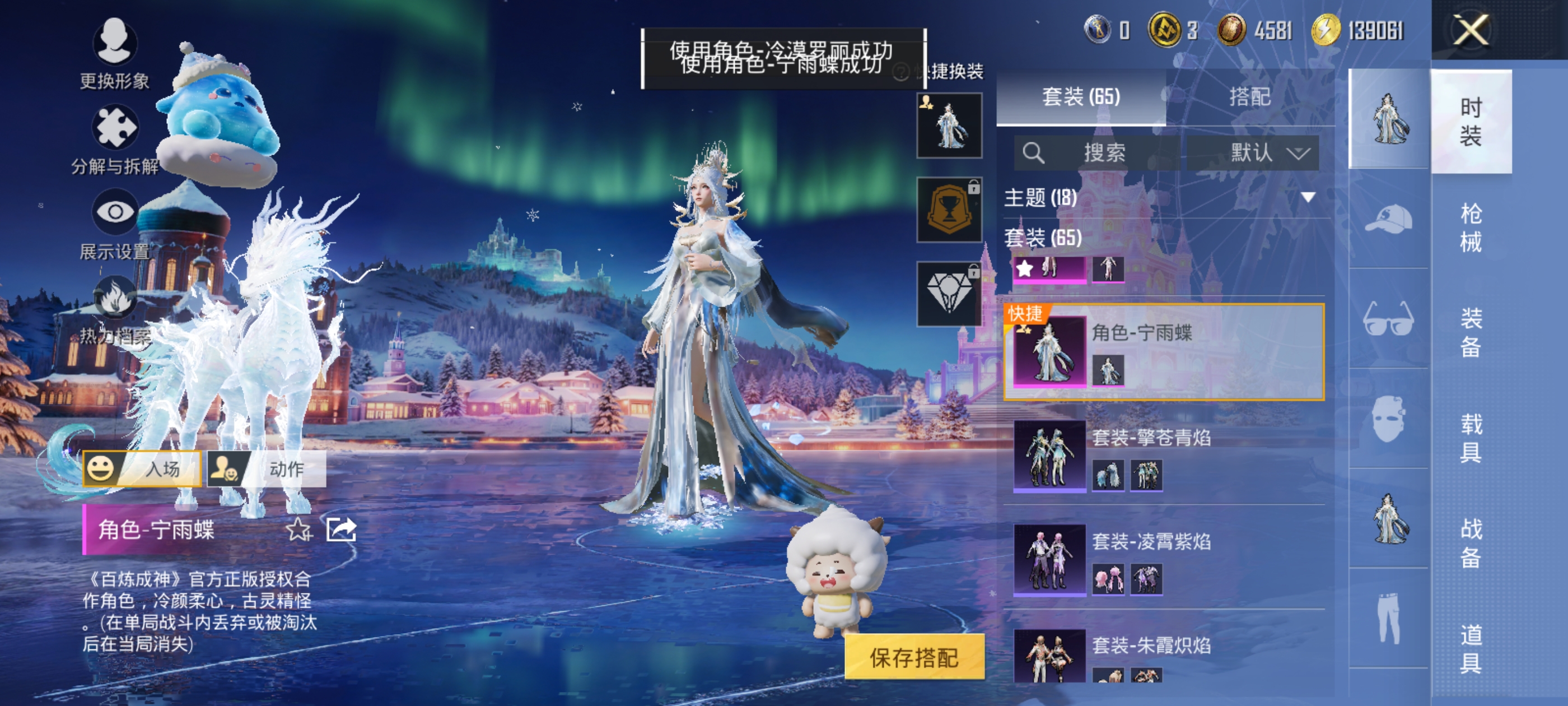Screen dimensions: 1568x706
Task: Favorite the outfit with the star icon
Action: pyautogui.click(x=298, y=530)
